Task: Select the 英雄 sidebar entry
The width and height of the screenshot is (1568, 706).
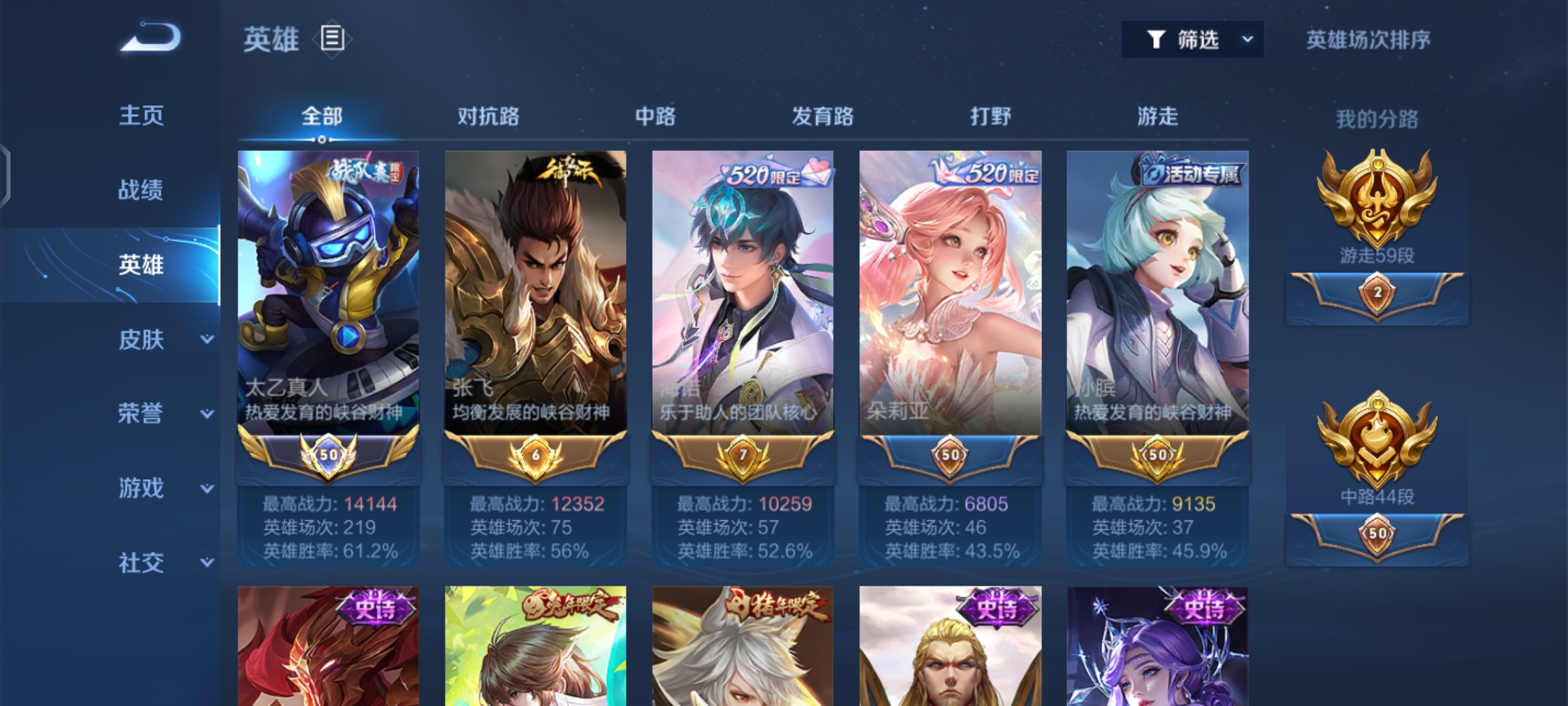Action: [141, 265]
